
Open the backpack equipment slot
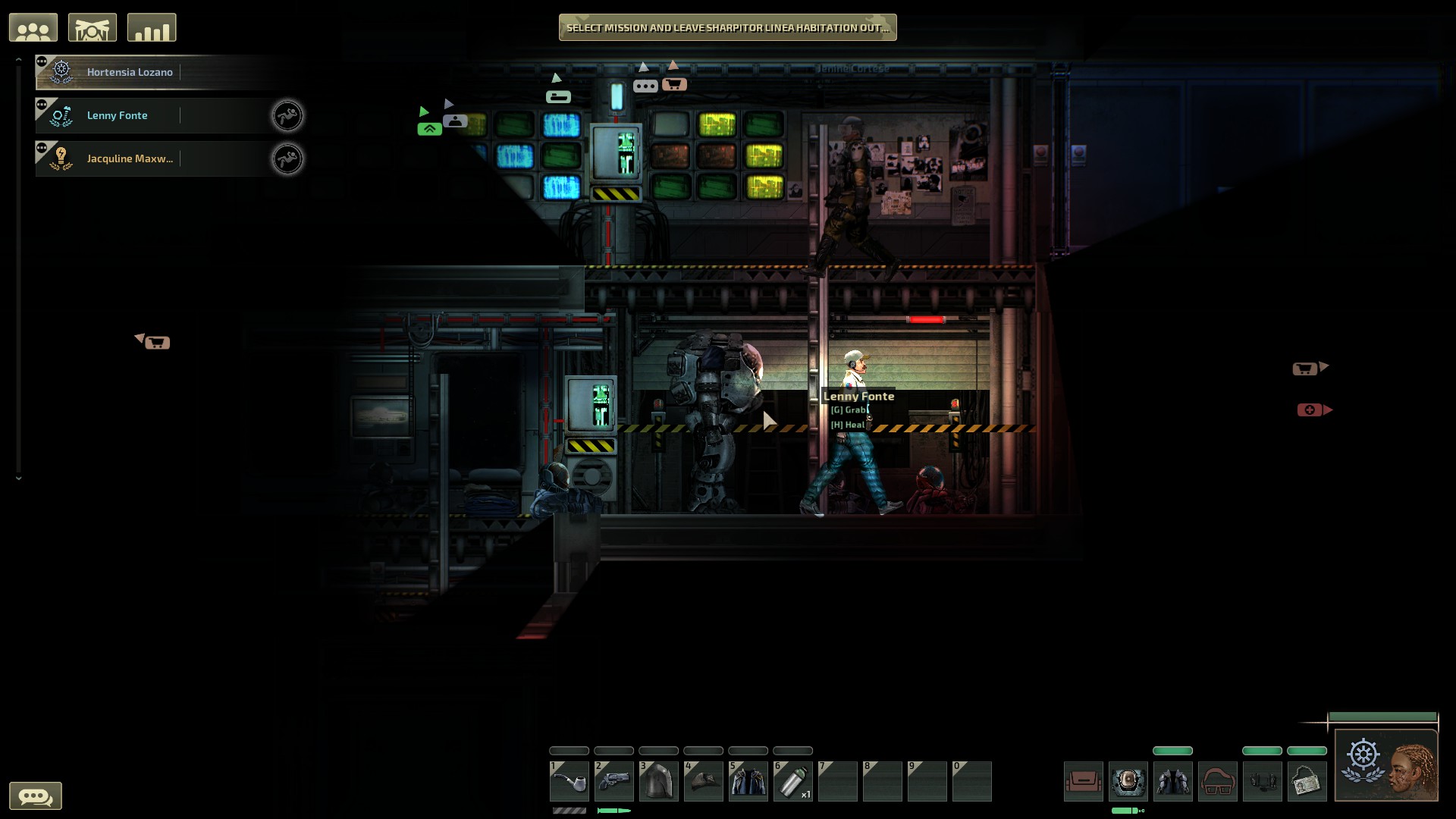pos(1084,781)
